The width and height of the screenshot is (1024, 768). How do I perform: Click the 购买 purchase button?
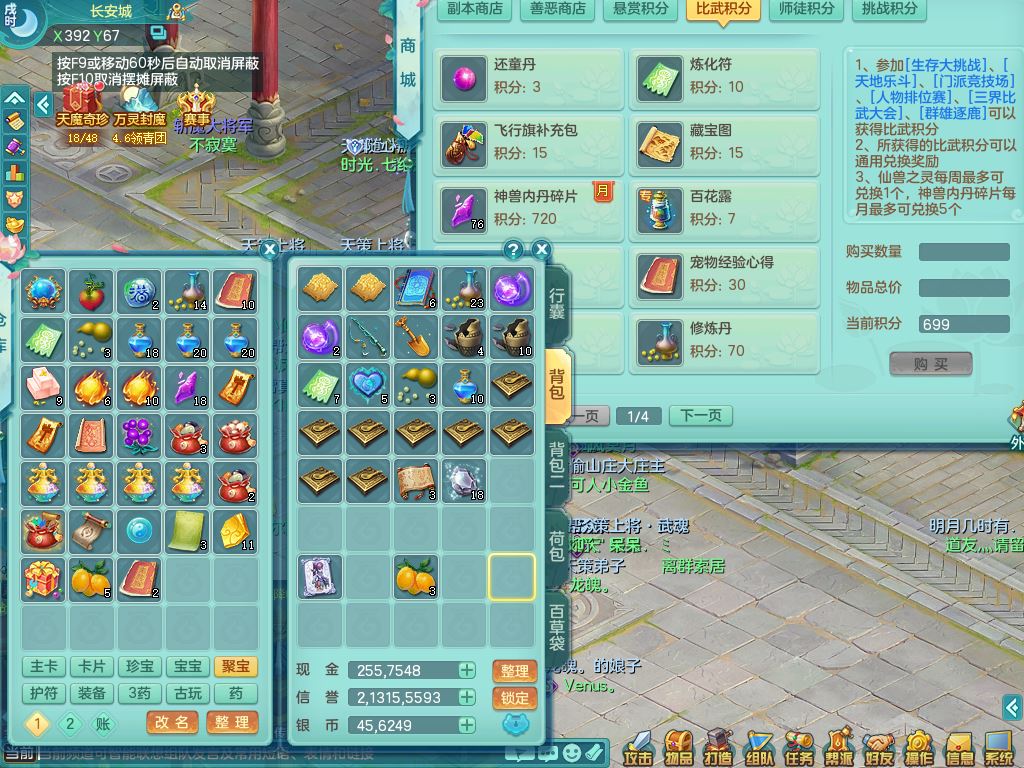[930, 364]
